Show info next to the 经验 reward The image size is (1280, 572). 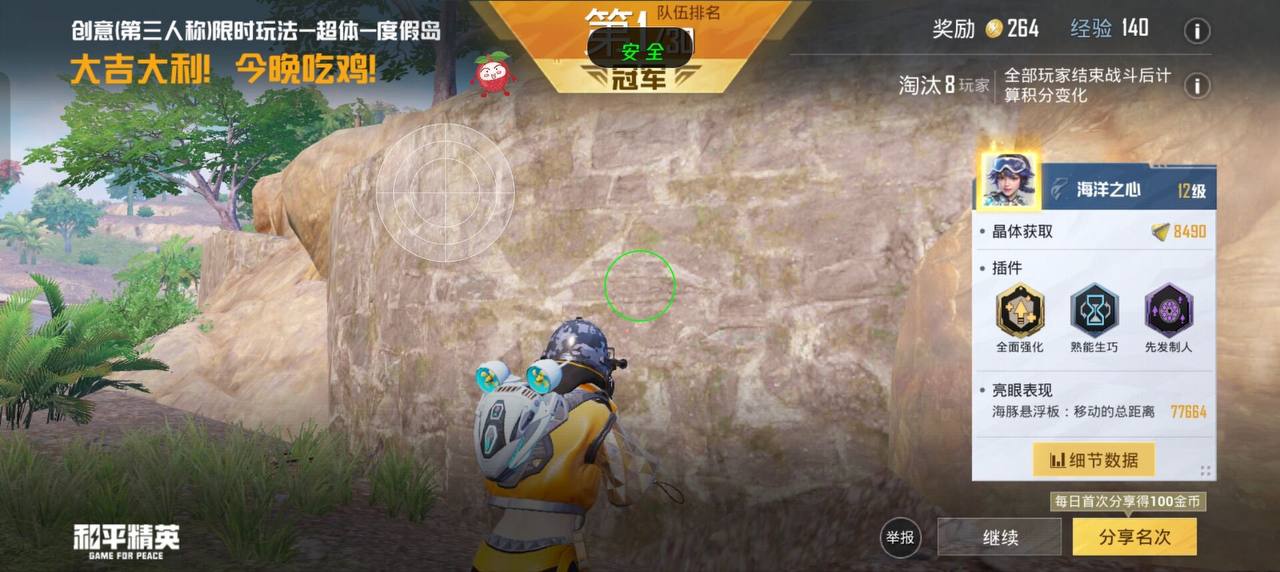point(1197,31)
